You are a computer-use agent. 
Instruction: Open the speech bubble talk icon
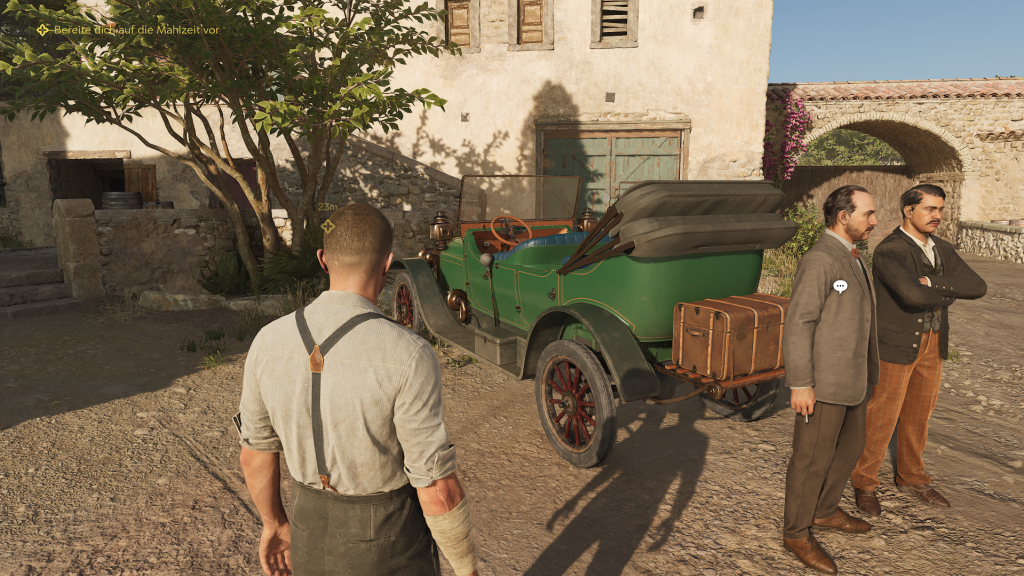[840, 286]
